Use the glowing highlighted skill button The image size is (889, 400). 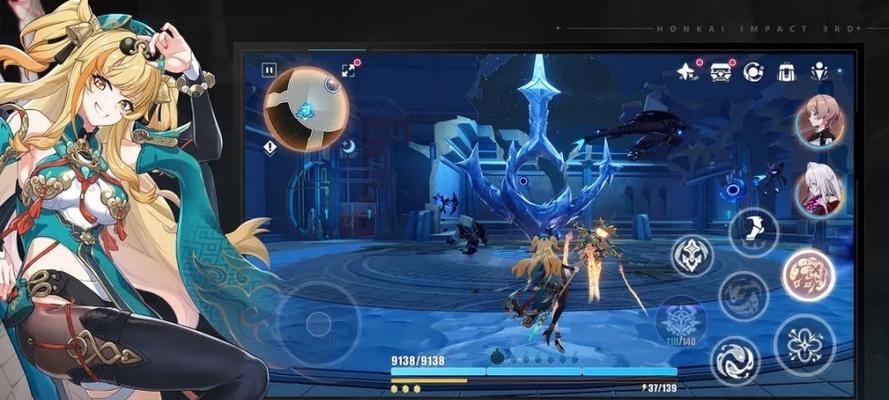[x=808, y=275]
